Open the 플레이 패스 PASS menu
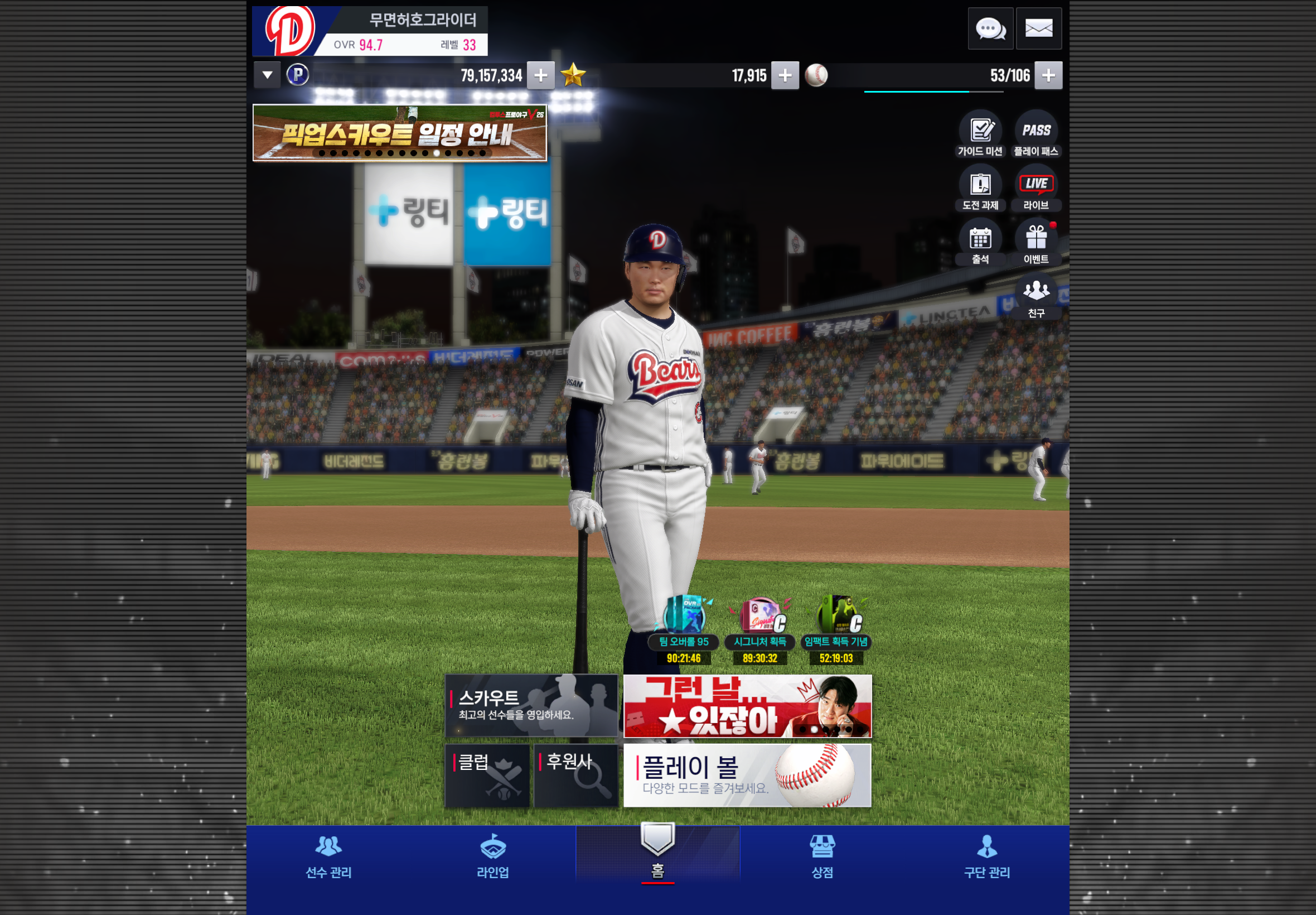1316x915 pixels. [1036, 134]
